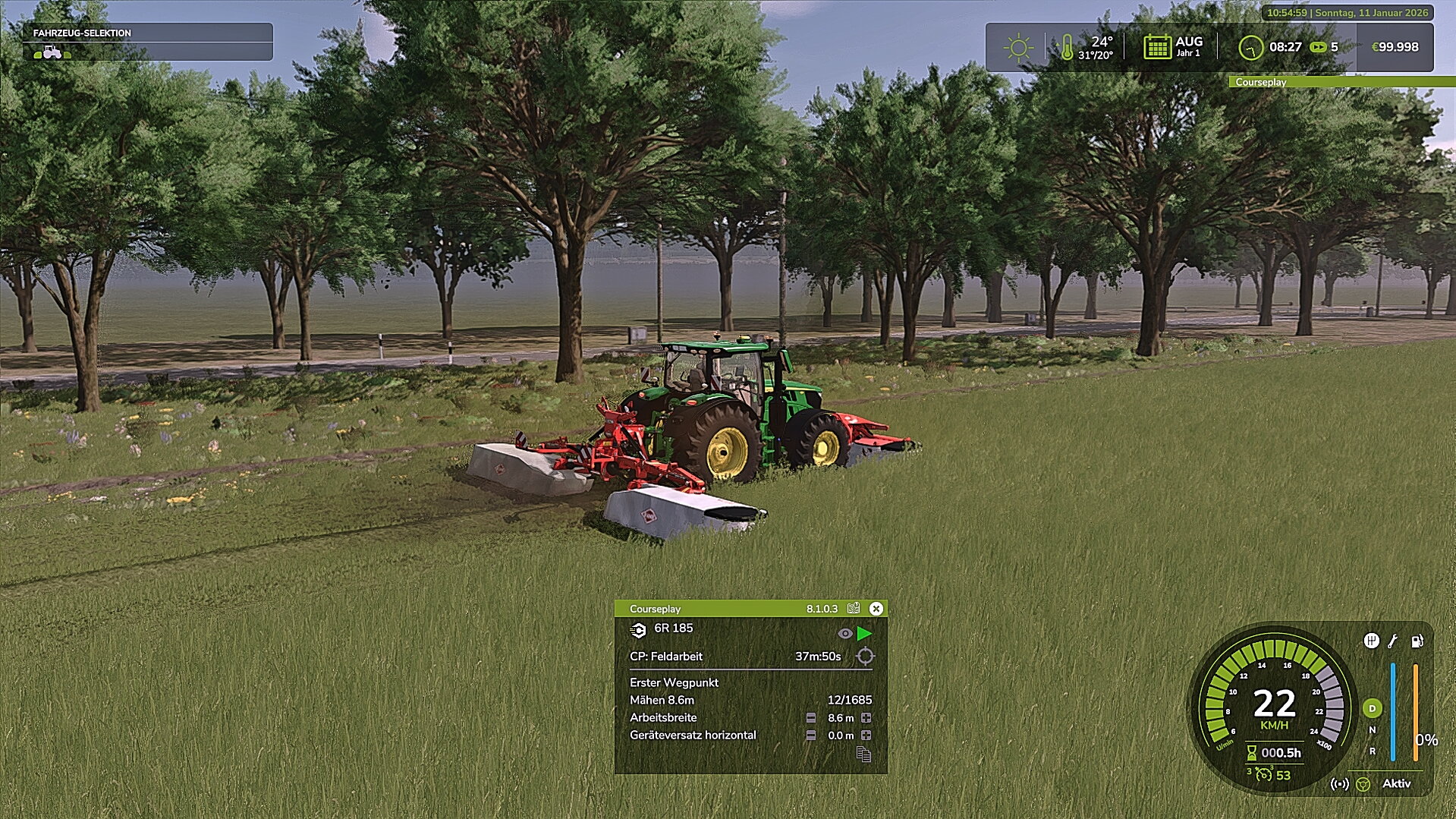Check fuel status via the fuel pump icon

(1417, 641)
